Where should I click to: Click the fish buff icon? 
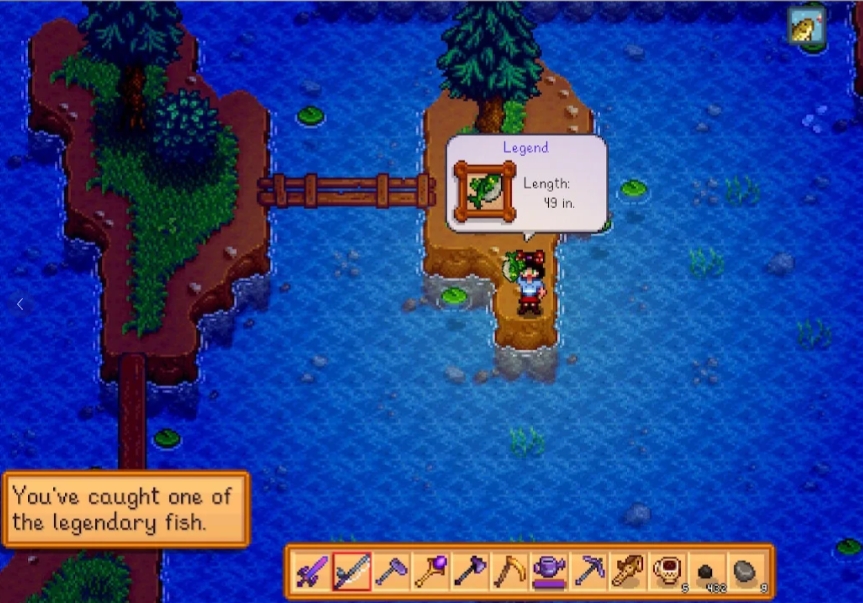pyautogui.click(x=803, y=25)
